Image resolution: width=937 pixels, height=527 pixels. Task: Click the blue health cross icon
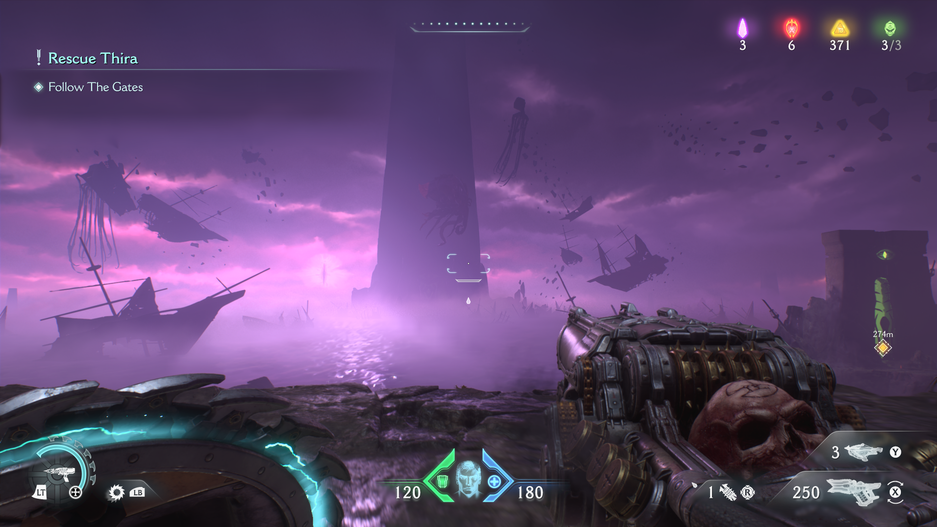click(494, 482)
